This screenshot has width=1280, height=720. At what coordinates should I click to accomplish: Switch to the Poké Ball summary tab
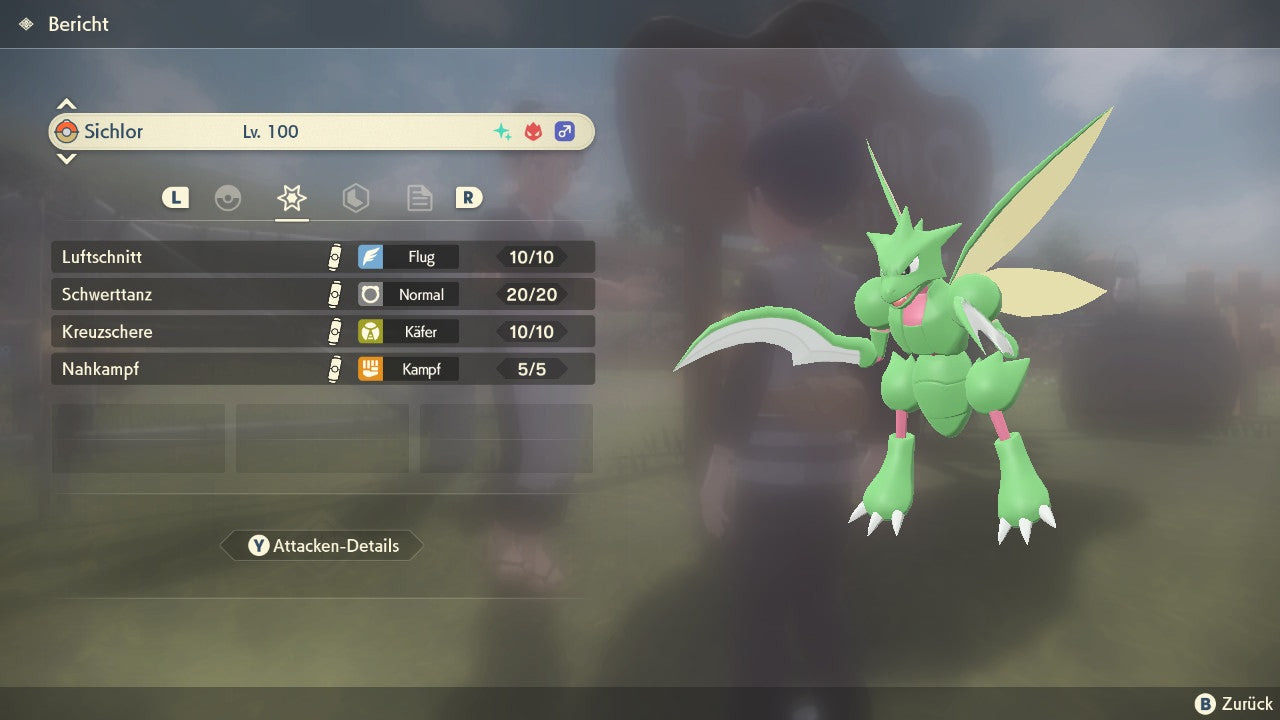tap(228, 198)
